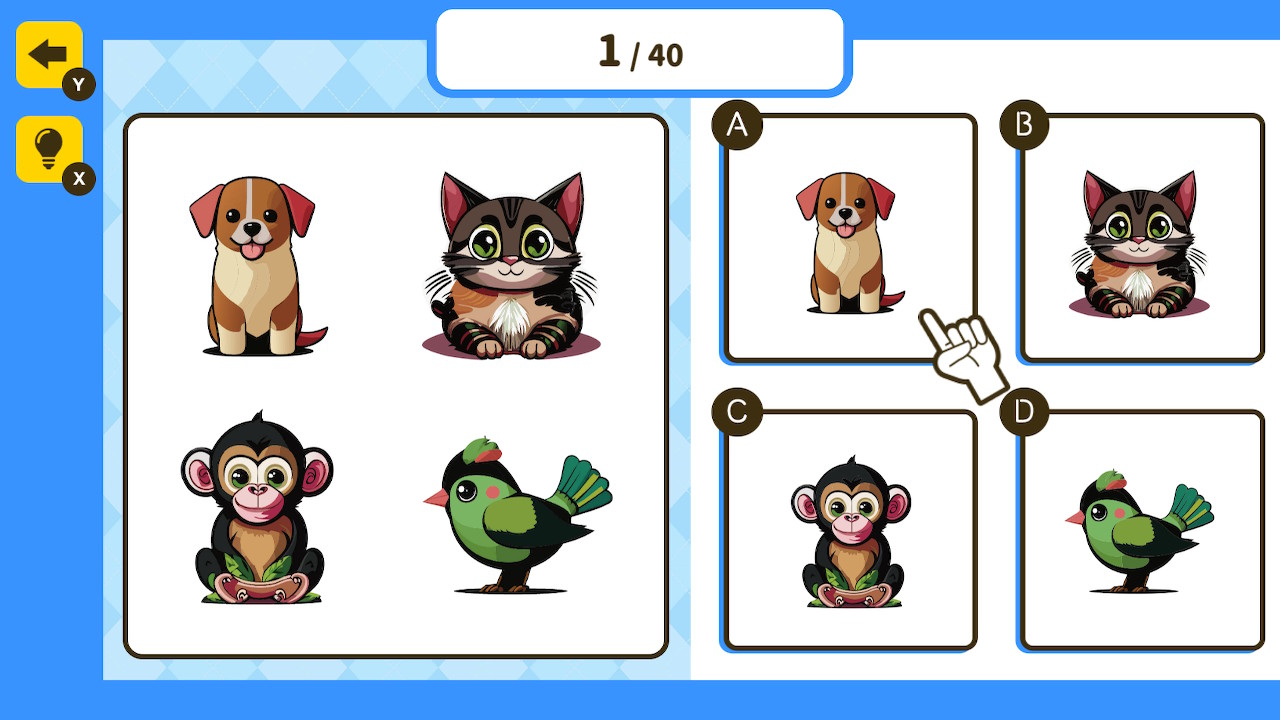The height and width of the screenshot is (720, 1280).
Task: Select the letter A badge
Action: (x=737, y=126)
